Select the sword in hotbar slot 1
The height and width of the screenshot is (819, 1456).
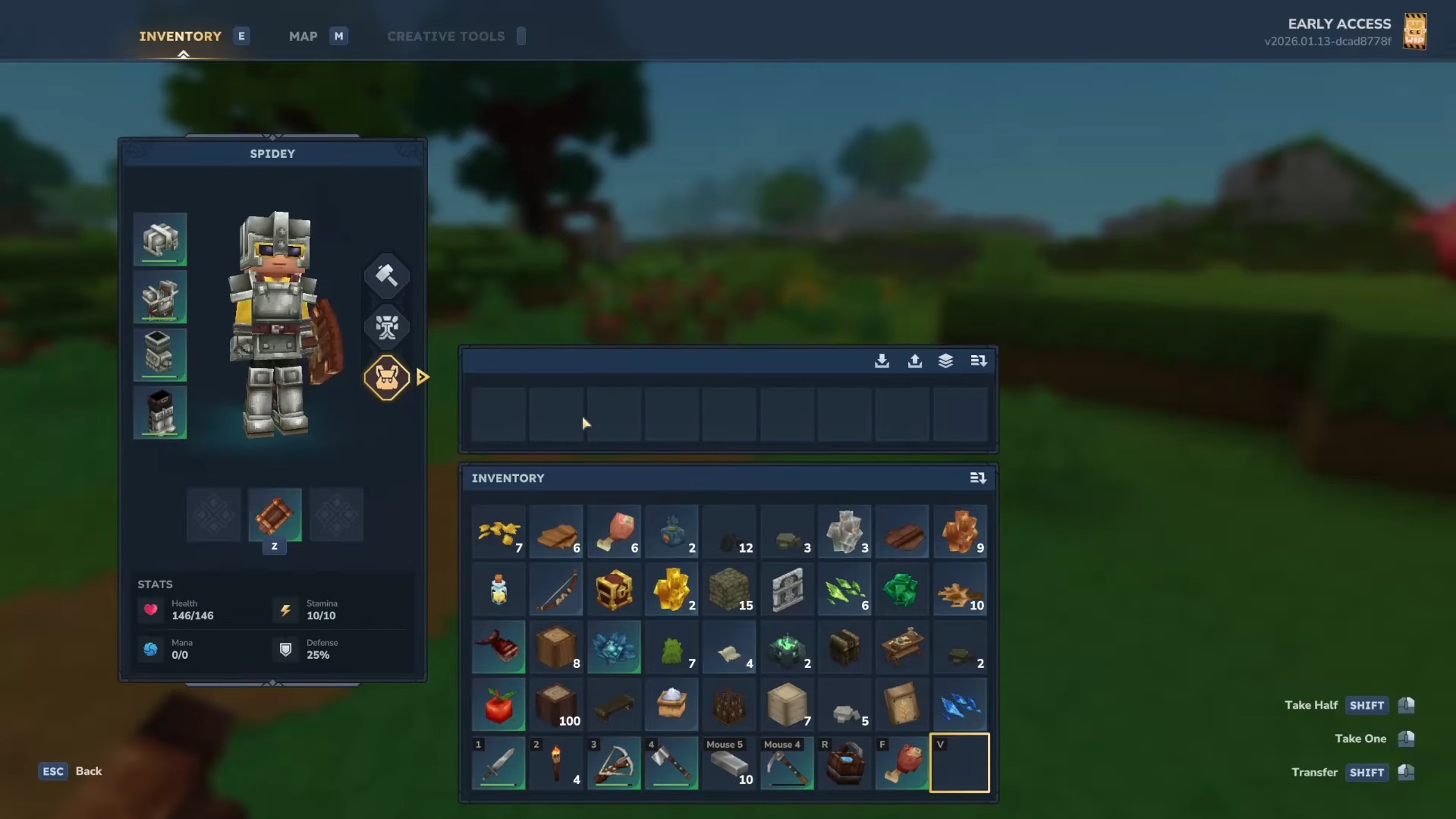point(498,764)
